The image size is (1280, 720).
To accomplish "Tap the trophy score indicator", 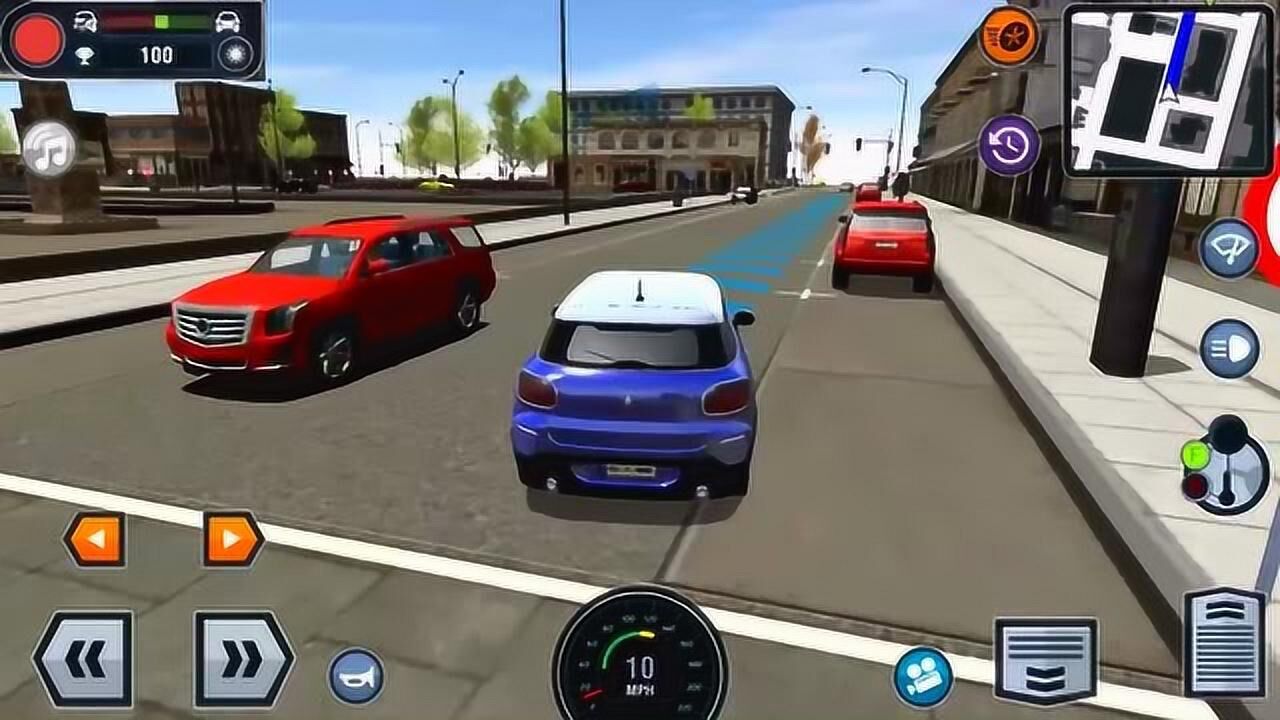I will (87, 55).
